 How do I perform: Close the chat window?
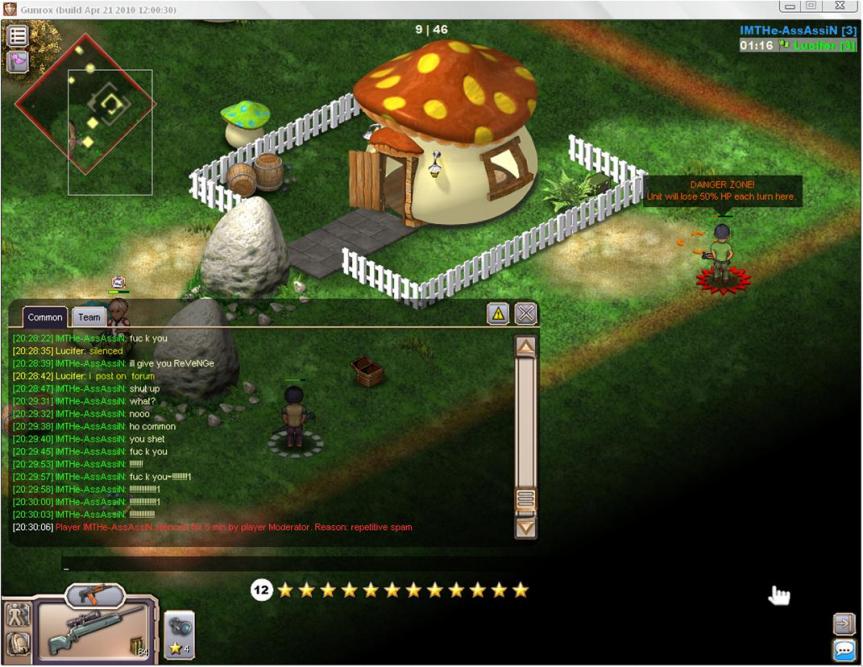pyautogui.click(x=526, y=314)
